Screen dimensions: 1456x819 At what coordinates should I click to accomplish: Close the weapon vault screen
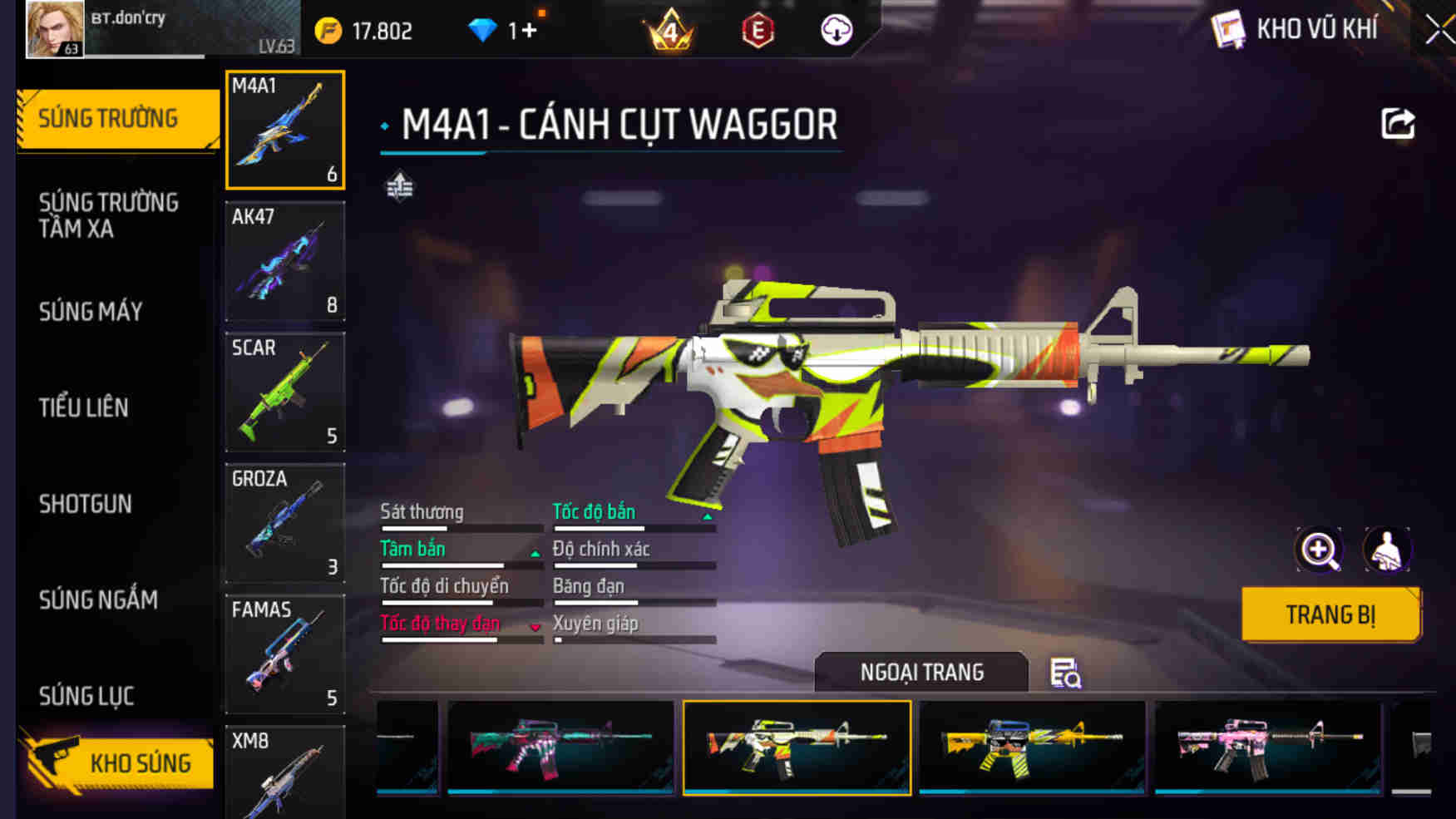point(1439,31)
